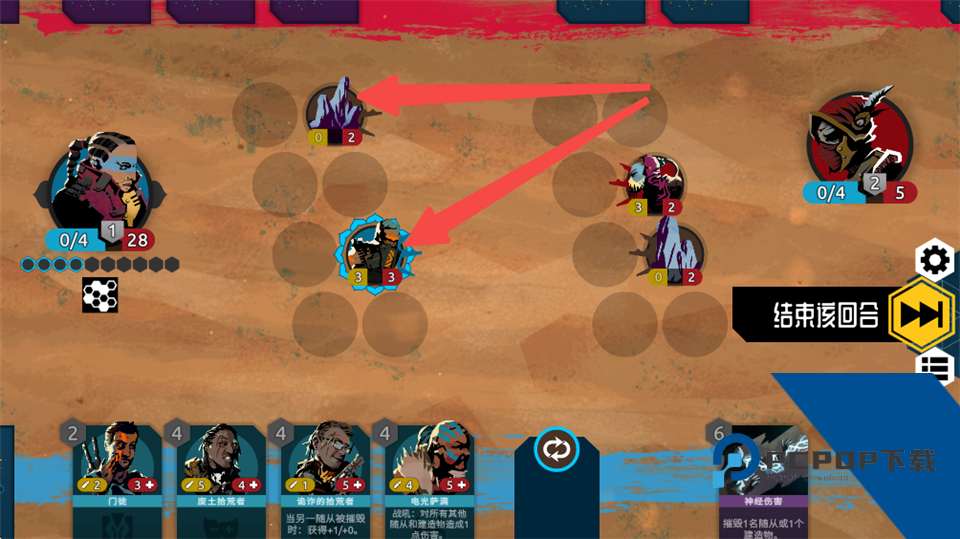The width and height of the screenshot is (960, 539).
Task: End the turn with the yellow fast-forward button
Action: pyautogui.click(x=920, y=314)
